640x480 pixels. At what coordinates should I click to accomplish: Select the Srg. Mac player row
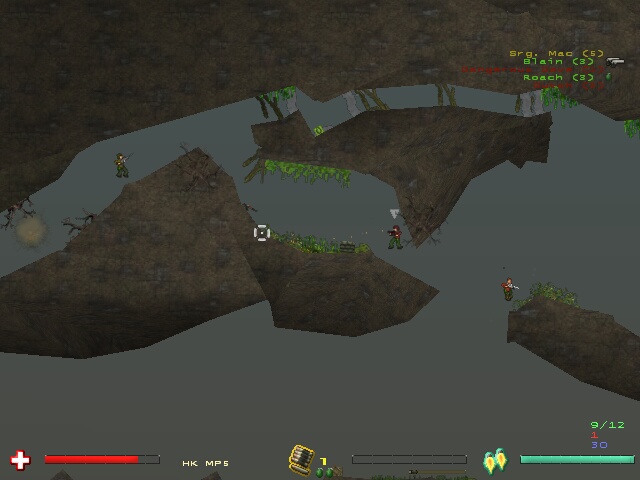(556, 53)
